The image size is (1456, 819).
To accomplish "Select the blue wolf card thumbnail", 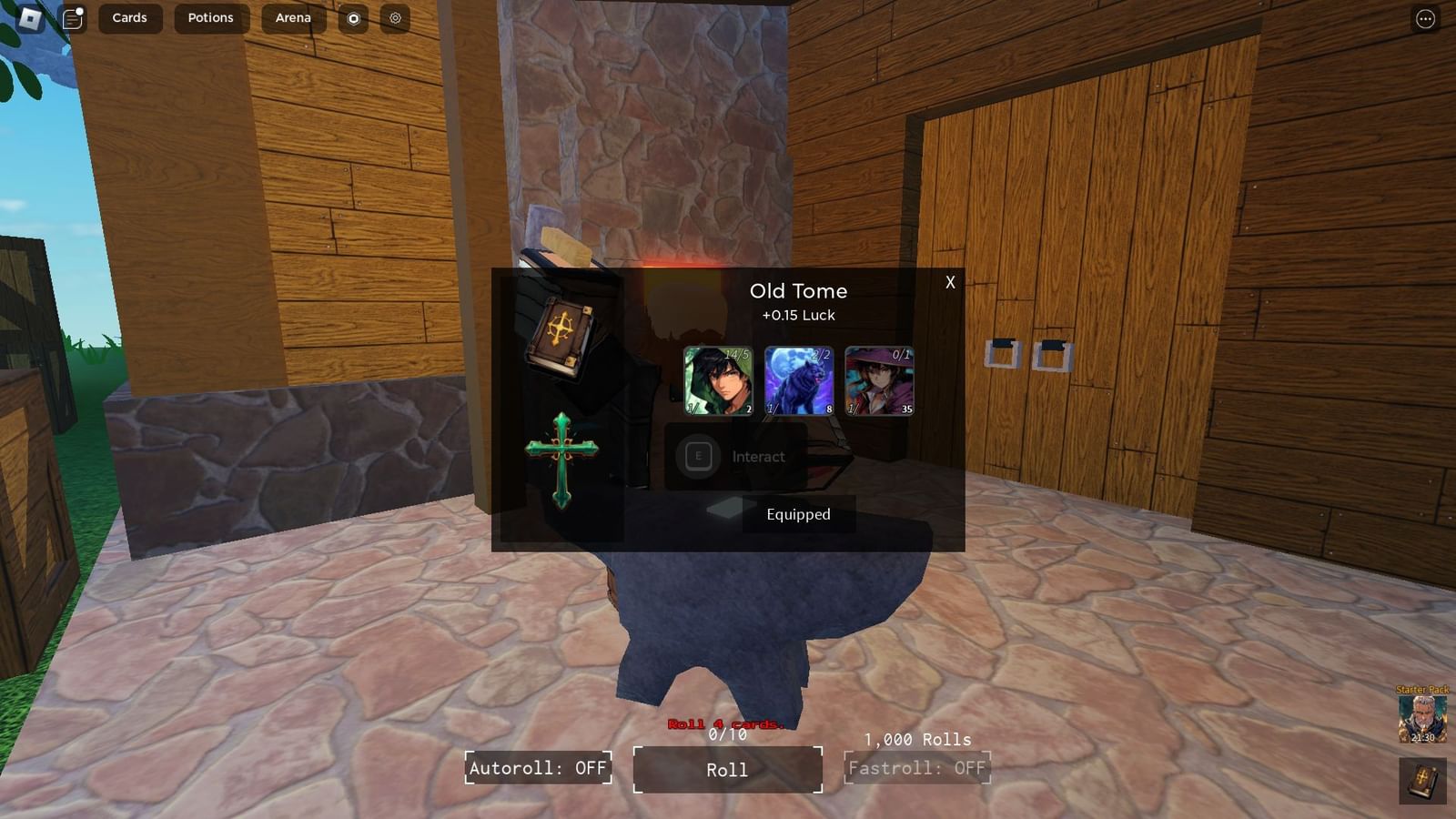I will pyautogui.click(x=797, y=380).
